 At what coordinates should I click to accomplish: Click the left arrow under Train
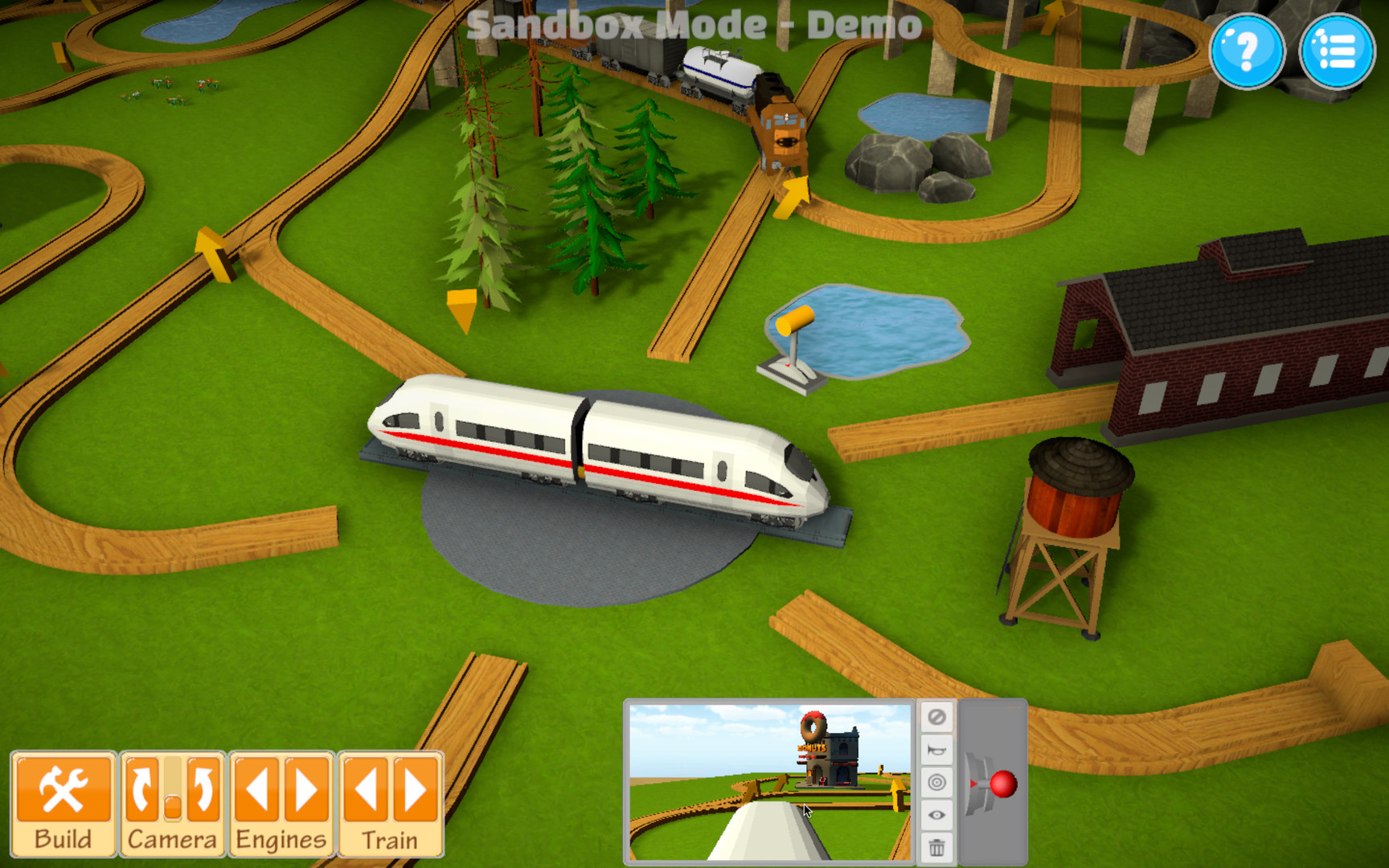(366, 788)
